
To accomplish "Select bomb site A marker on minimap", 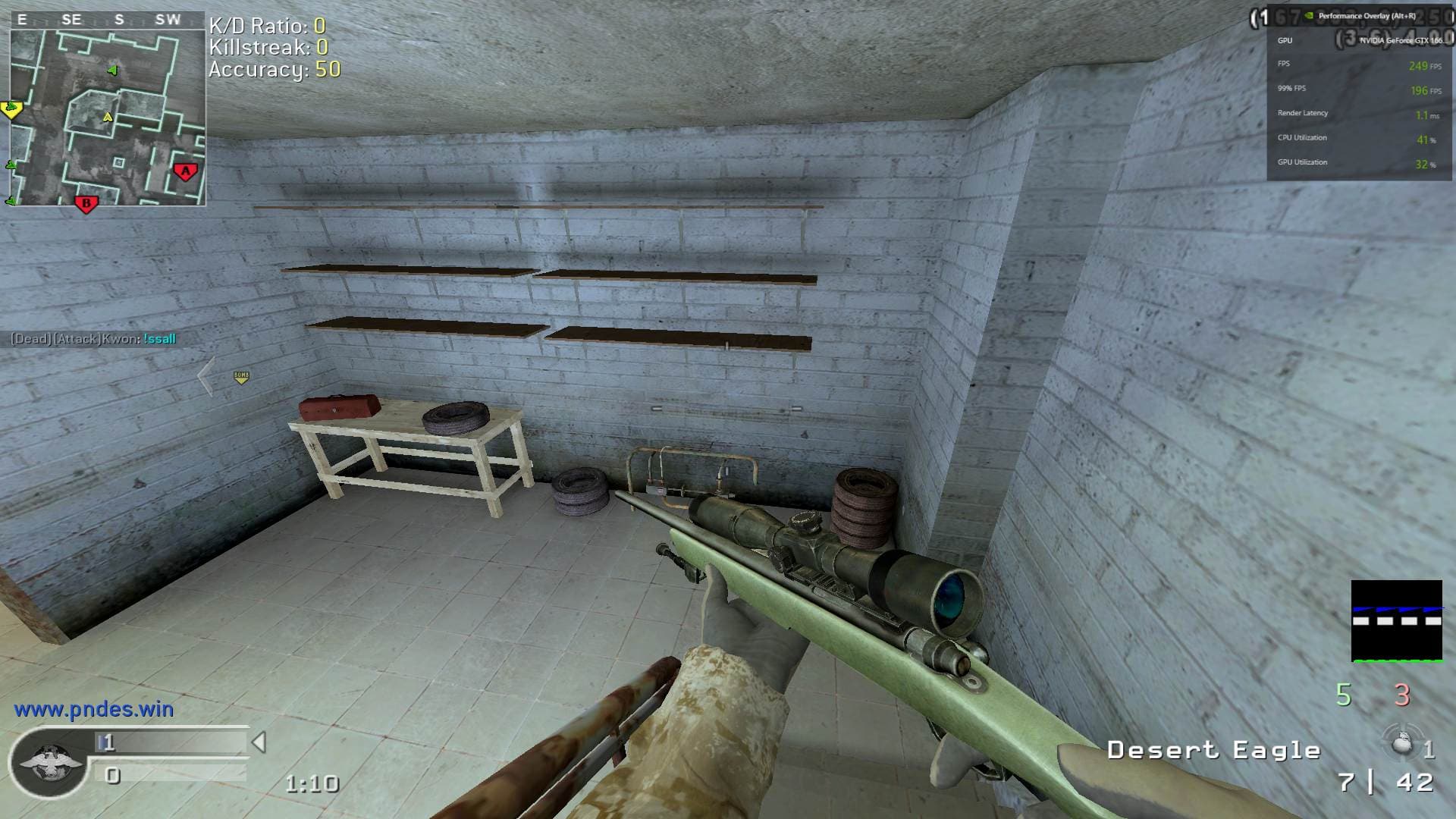I will tap(185, 171).
